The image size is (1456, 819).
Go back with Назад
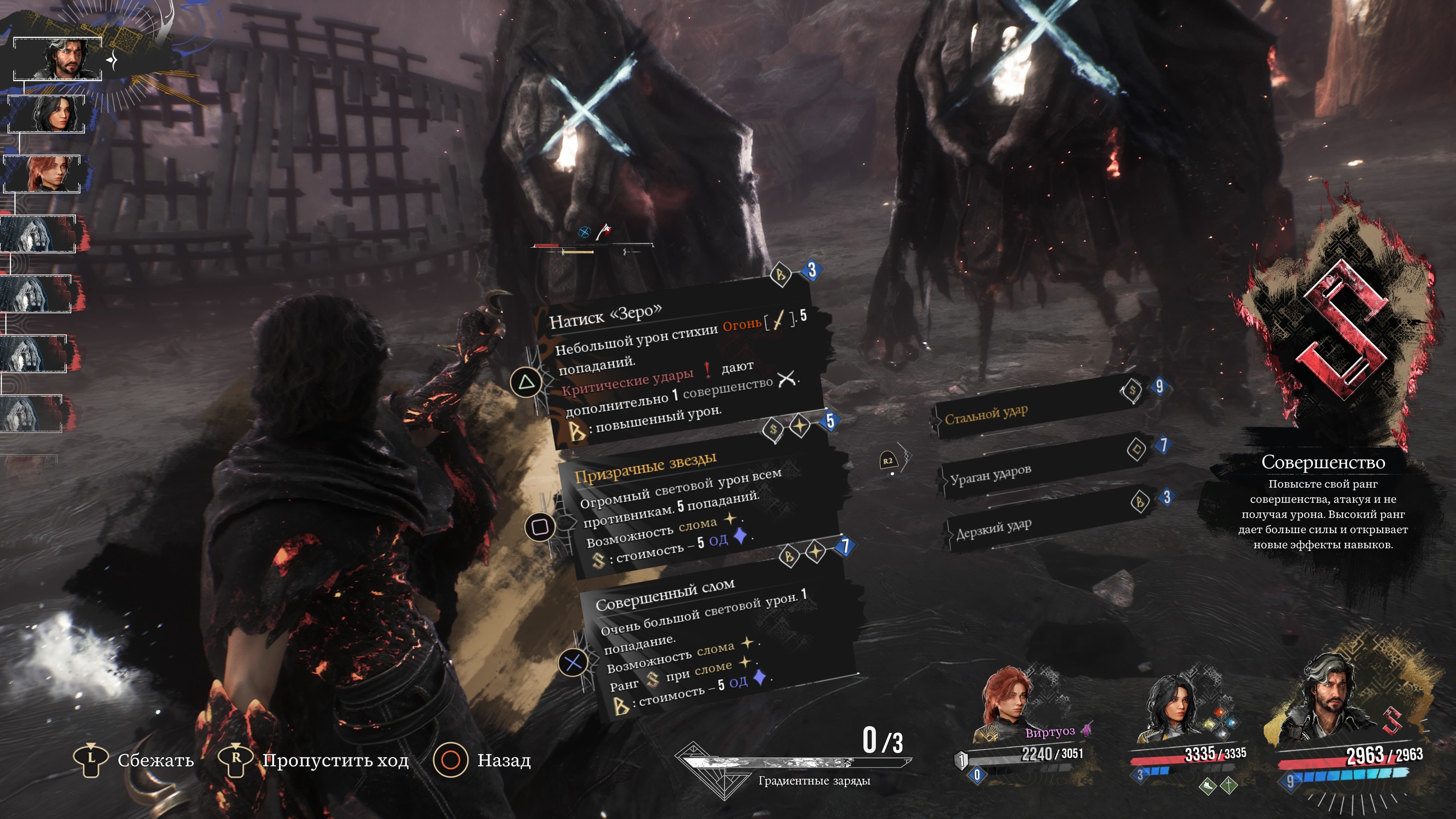(482, 759)
